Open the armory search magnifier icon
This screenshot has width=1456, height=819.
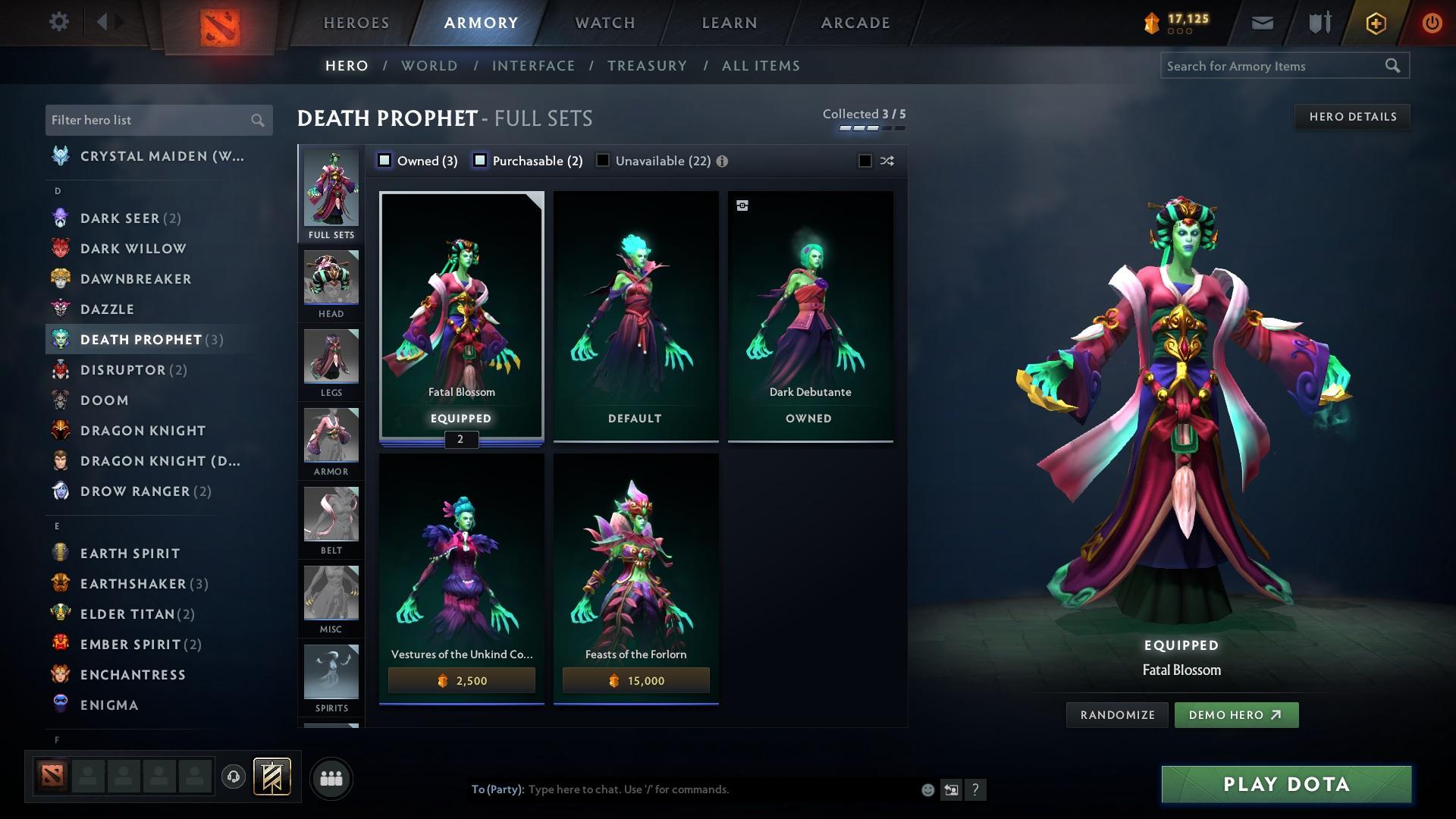pos(1394,65)
